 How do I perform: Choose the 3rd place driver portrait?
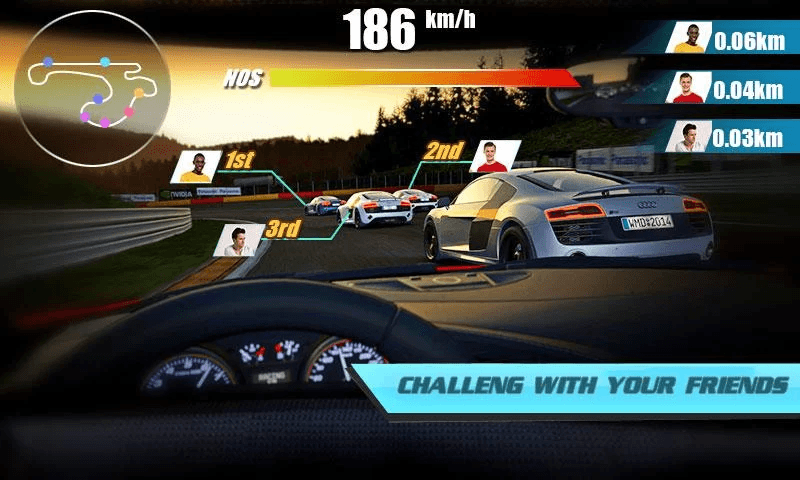[238, 240]
